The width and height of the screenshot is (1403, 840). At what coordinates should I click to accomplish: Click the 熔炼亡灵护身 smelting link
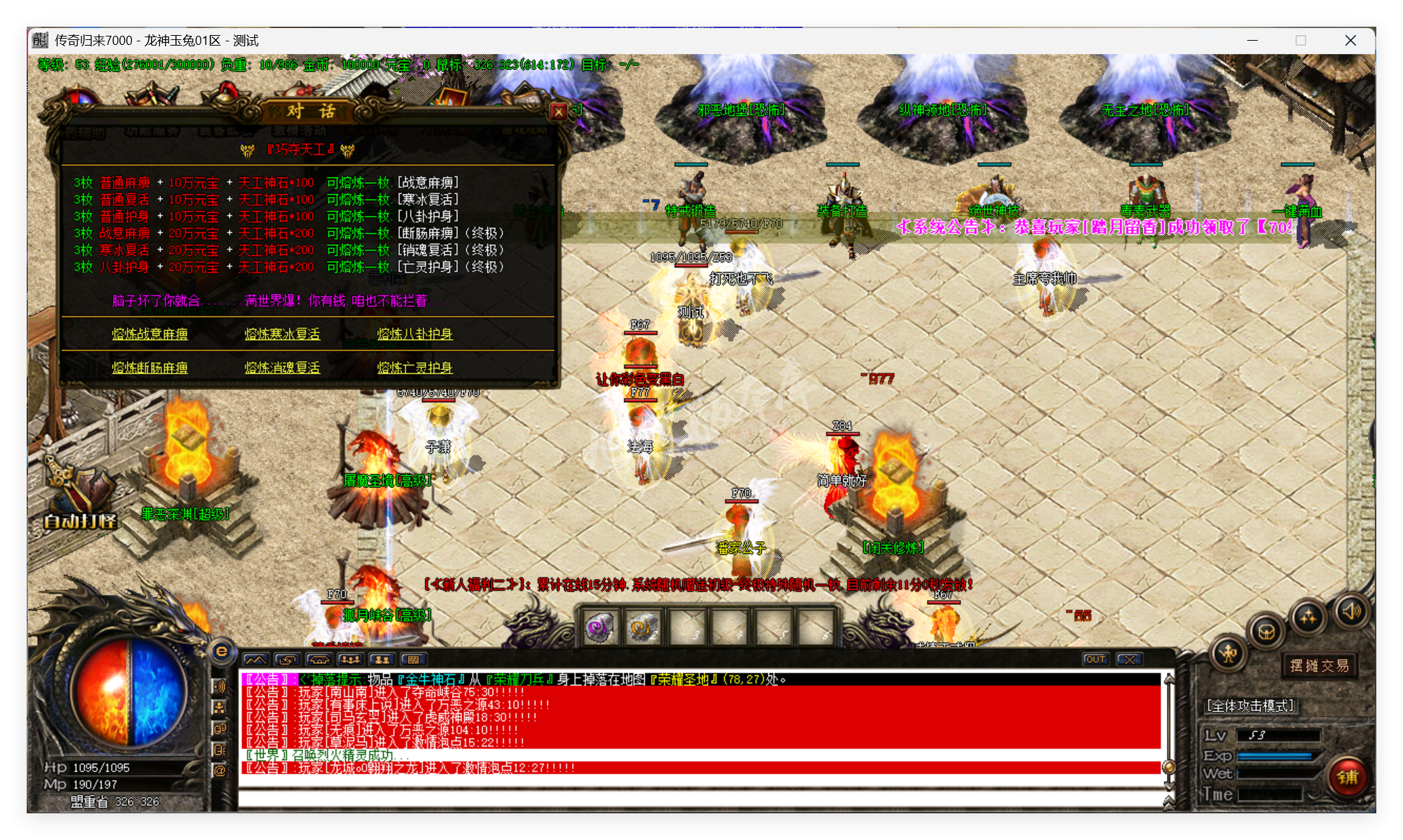(x=416, y=368)
